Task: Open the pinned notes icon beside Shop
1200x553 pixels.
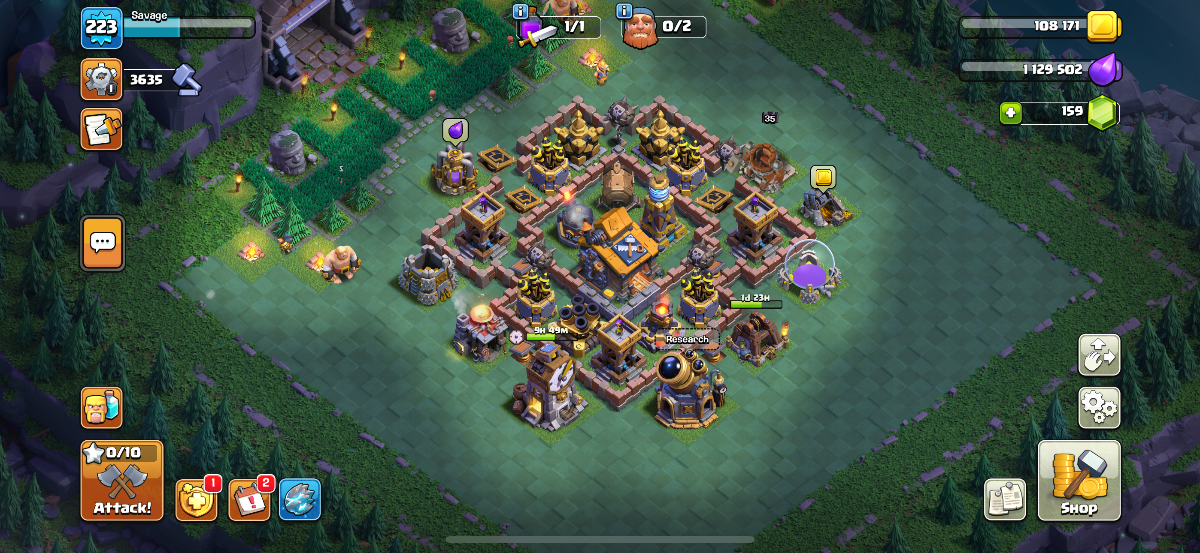Action: pos(1005,499)
